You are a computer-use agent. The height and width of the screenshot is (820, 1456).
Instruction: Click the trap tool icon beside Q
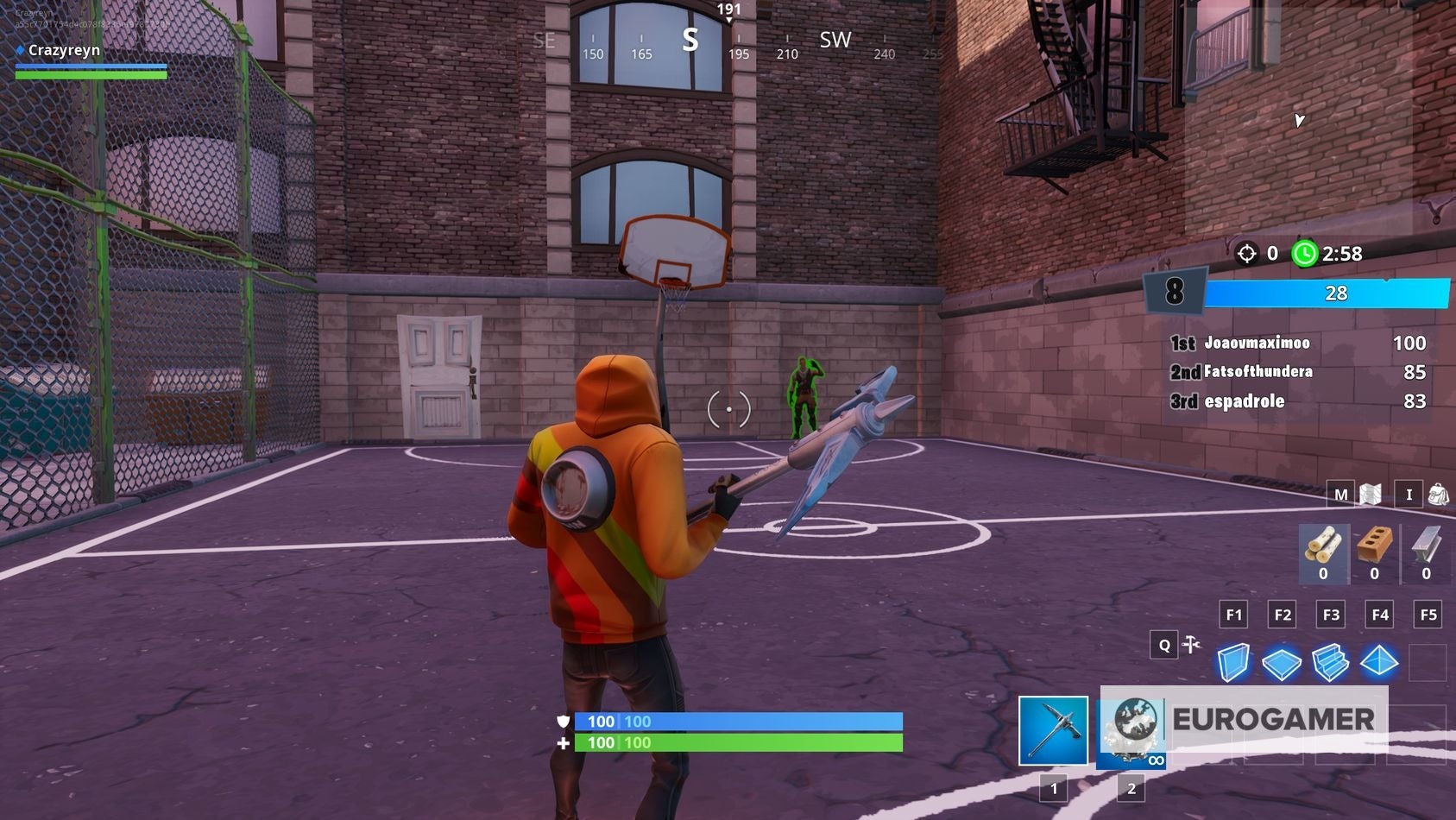point(1191,644)
